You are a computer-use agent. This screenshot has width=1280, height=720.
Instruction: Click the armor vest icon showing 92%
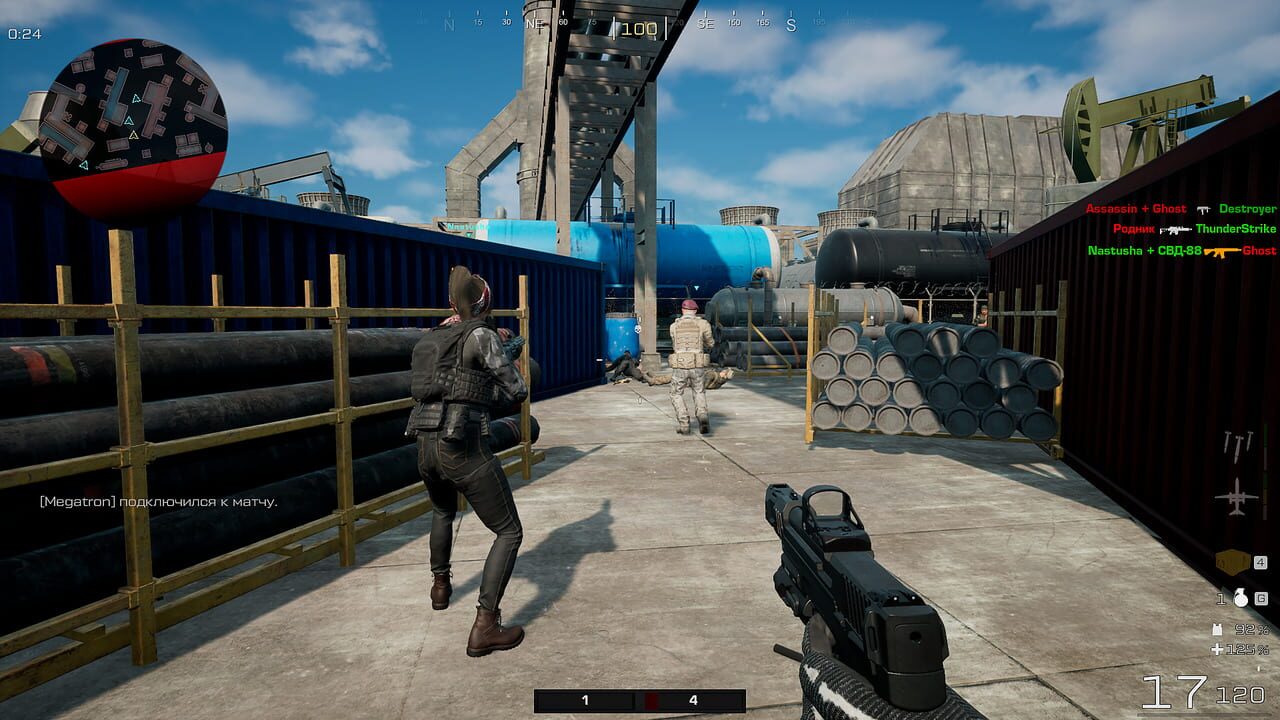1217,630
